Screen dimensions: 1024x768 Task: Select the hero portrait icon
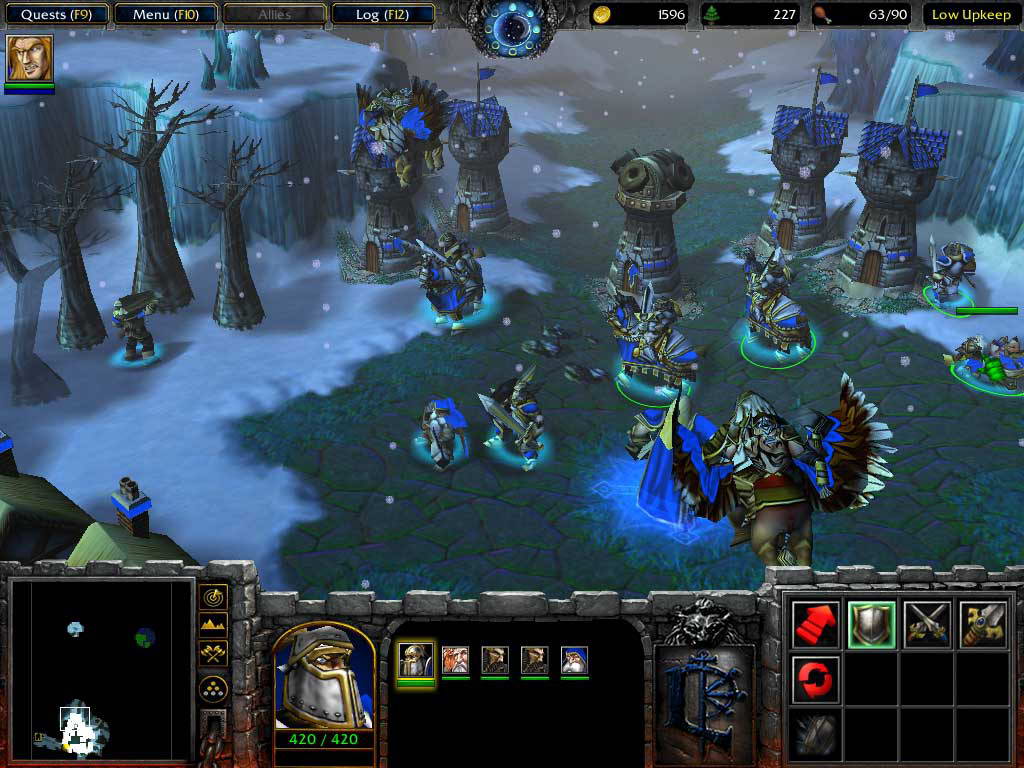(29, 59)
